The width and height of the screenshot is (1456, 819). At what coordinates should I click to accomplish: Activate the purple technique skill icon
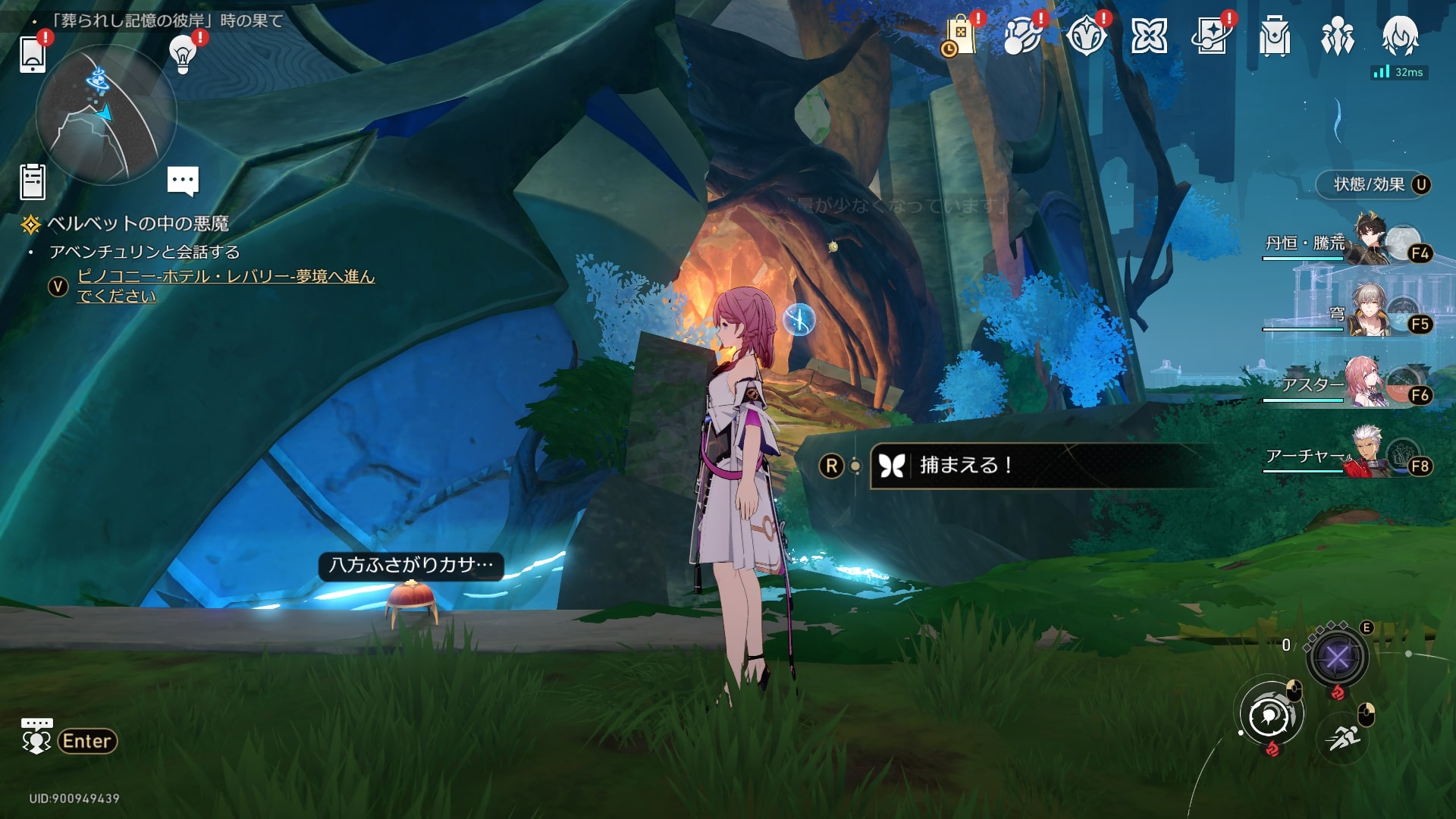[x=1336, y=657]
